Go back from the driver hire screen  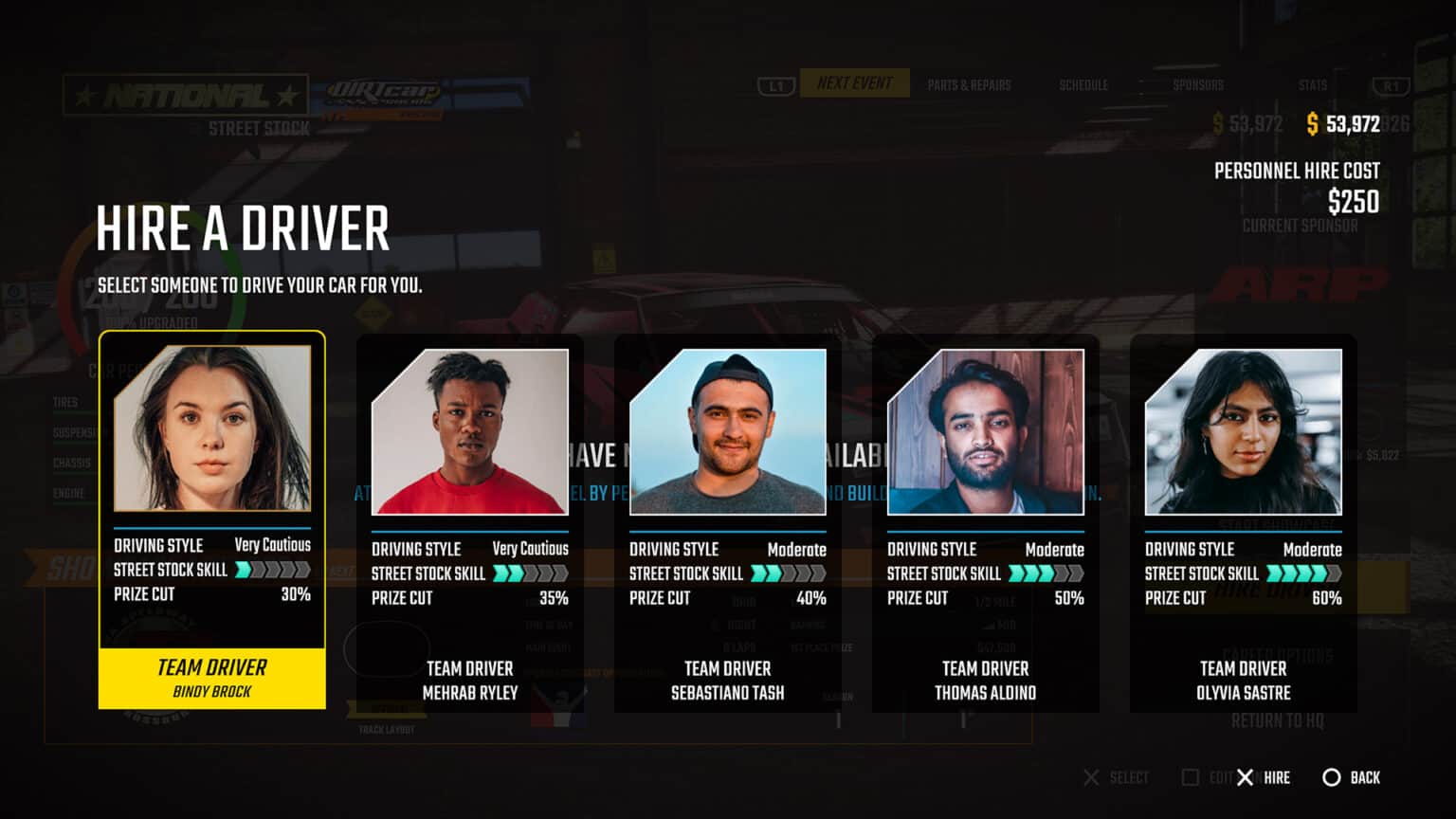(1352, 777)
